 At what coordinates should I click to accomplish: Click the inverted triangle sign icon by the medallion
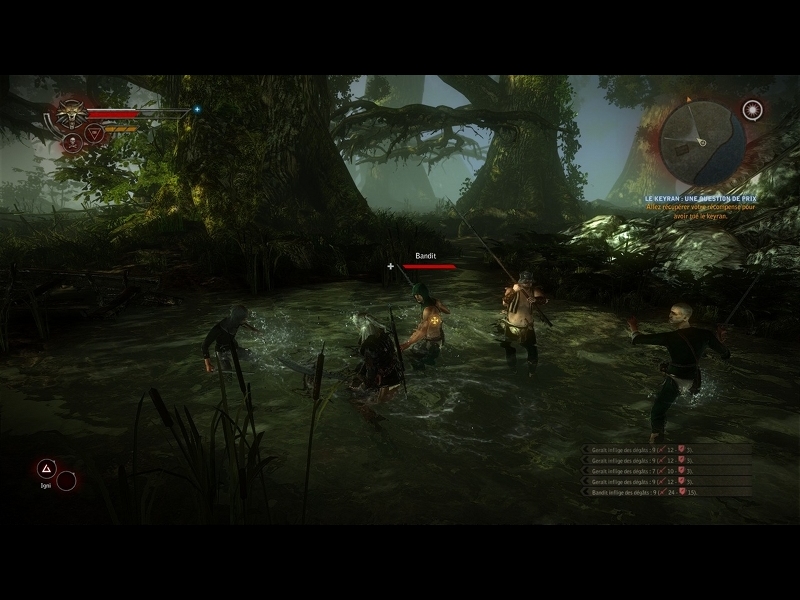95,133
